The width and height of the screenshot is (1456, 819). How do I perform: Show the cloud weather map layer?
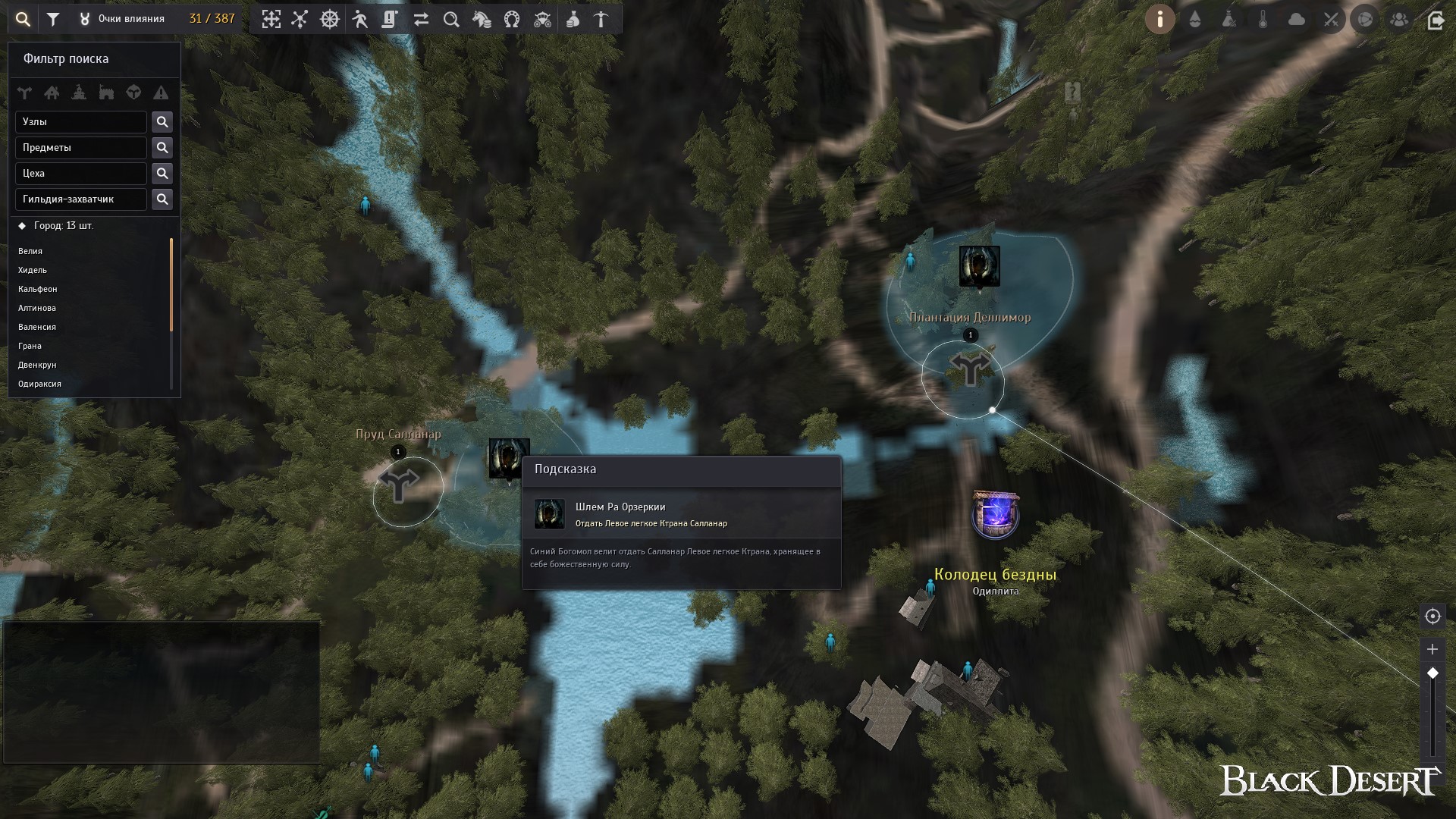coord(1297,20)
